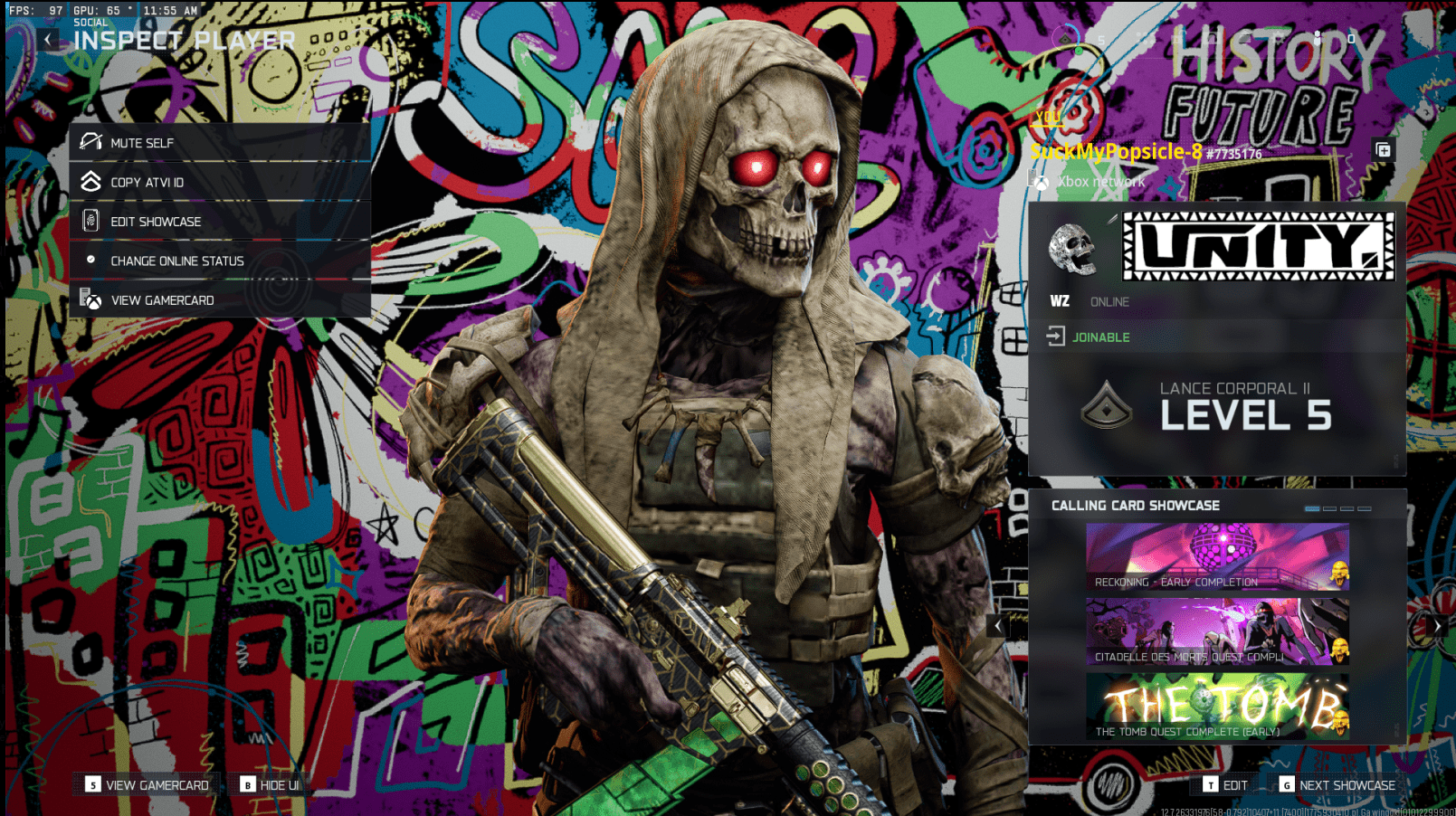Click the Copy ATVI ID fingerprint icon

click(90, 181)
